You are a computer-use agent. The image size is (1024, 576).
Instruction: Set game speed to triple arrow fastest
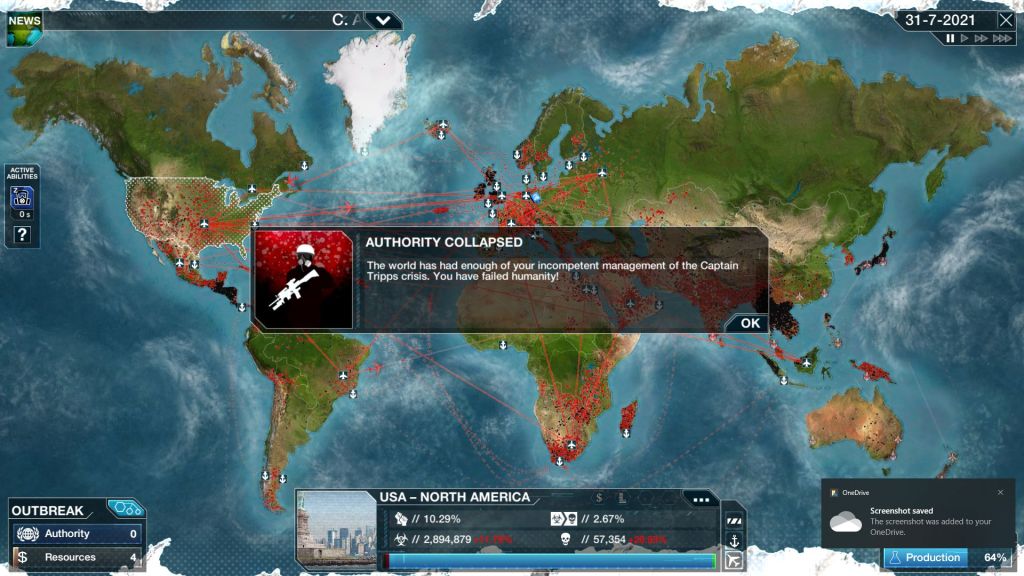(1001, 39)
